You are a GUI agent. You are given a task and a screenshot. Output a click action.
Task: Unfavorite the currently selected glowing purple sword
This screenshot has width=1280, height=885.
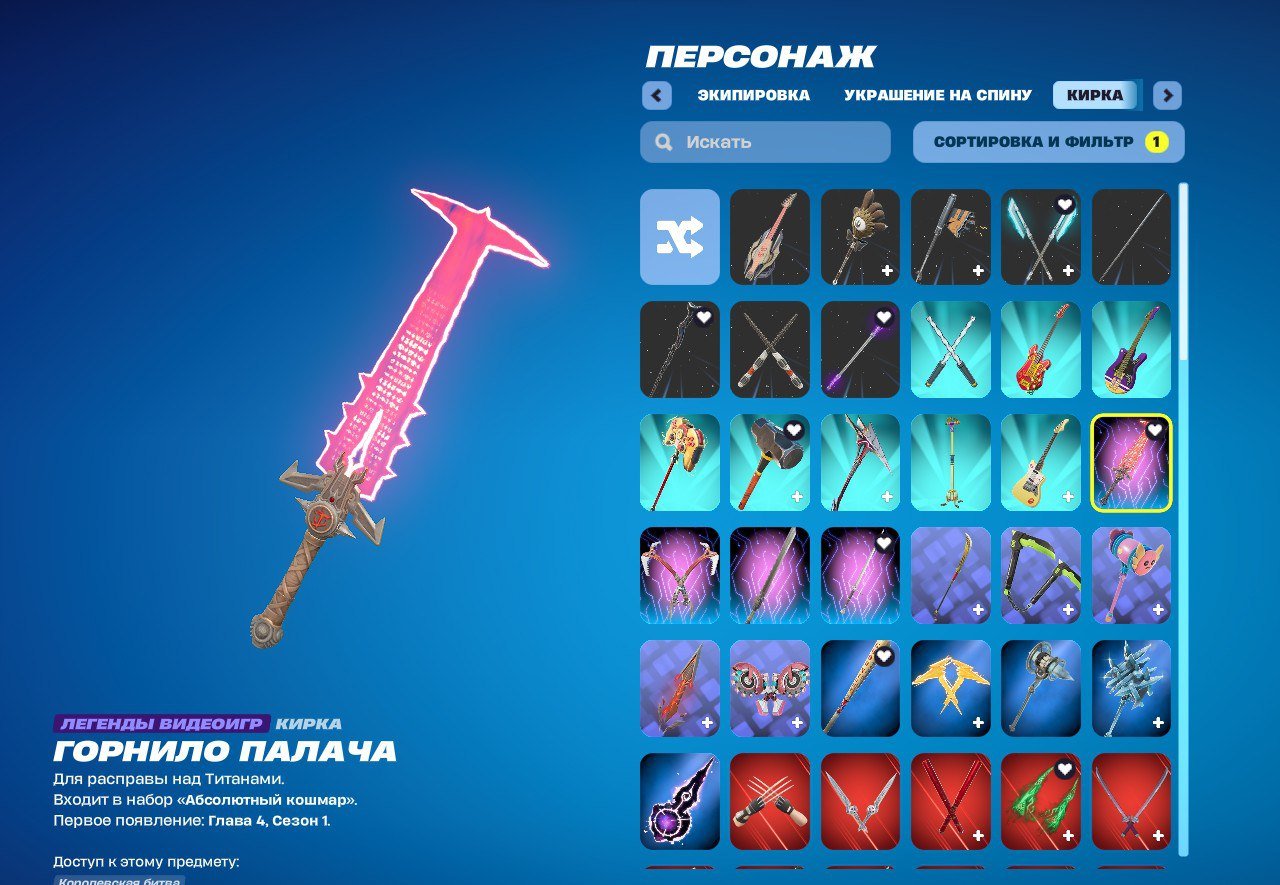(1157, 431)
